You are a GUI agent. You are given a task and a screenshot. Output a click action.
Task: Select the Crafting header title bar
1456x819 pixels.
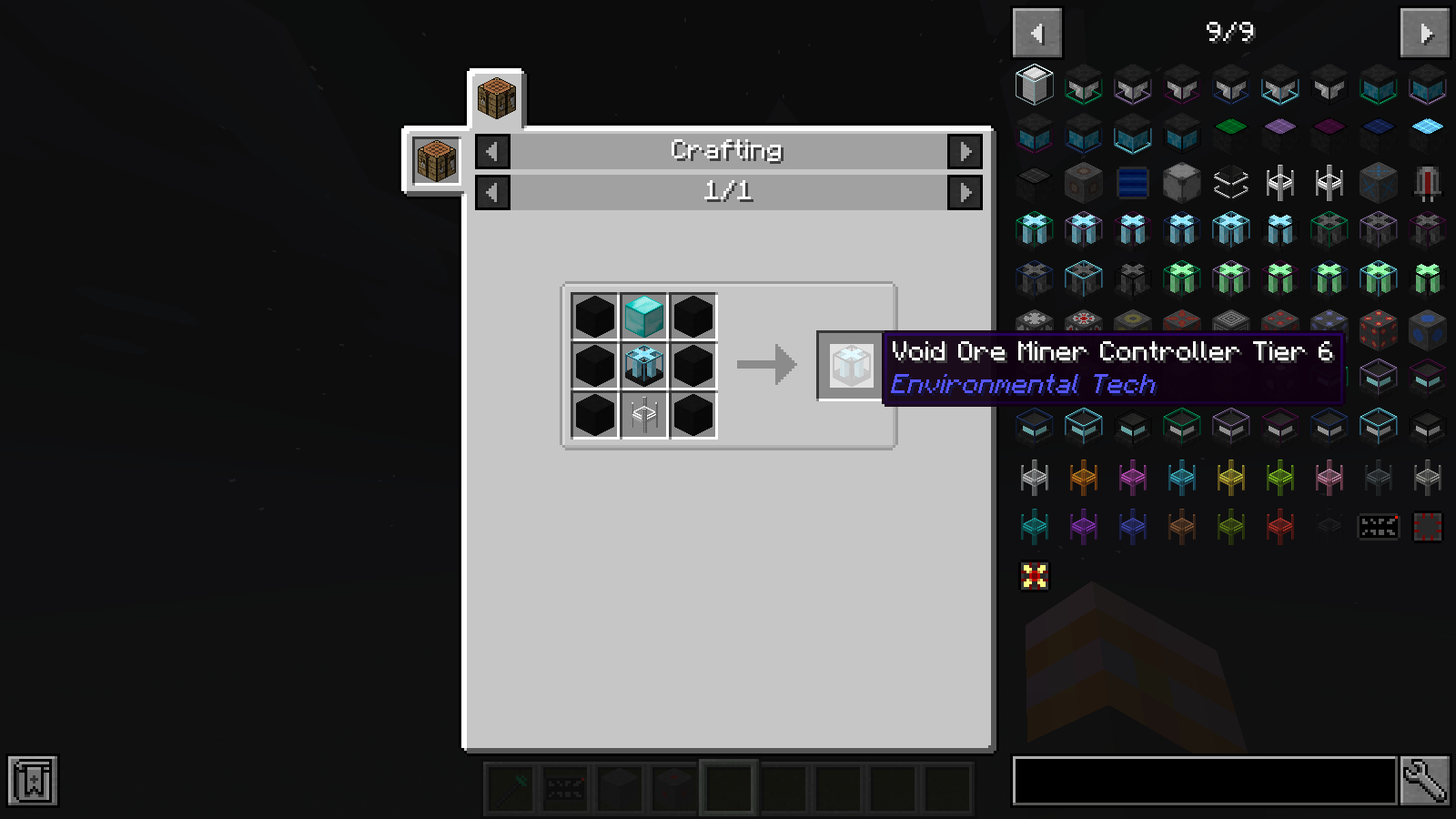pos(726,151)
